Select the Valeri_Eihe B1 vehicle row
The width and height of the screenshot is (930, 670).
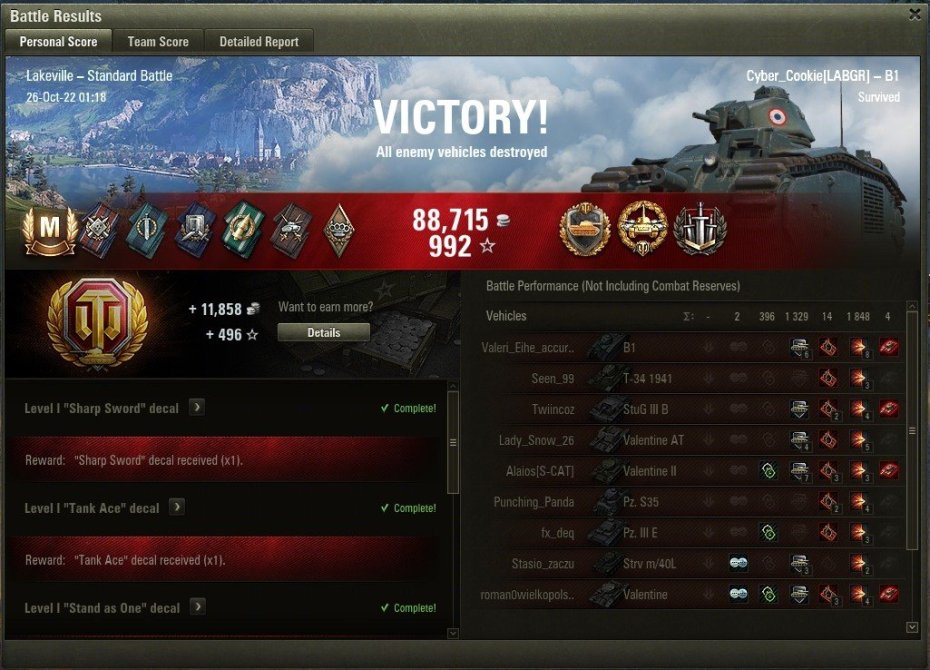(x=690, y=347)
